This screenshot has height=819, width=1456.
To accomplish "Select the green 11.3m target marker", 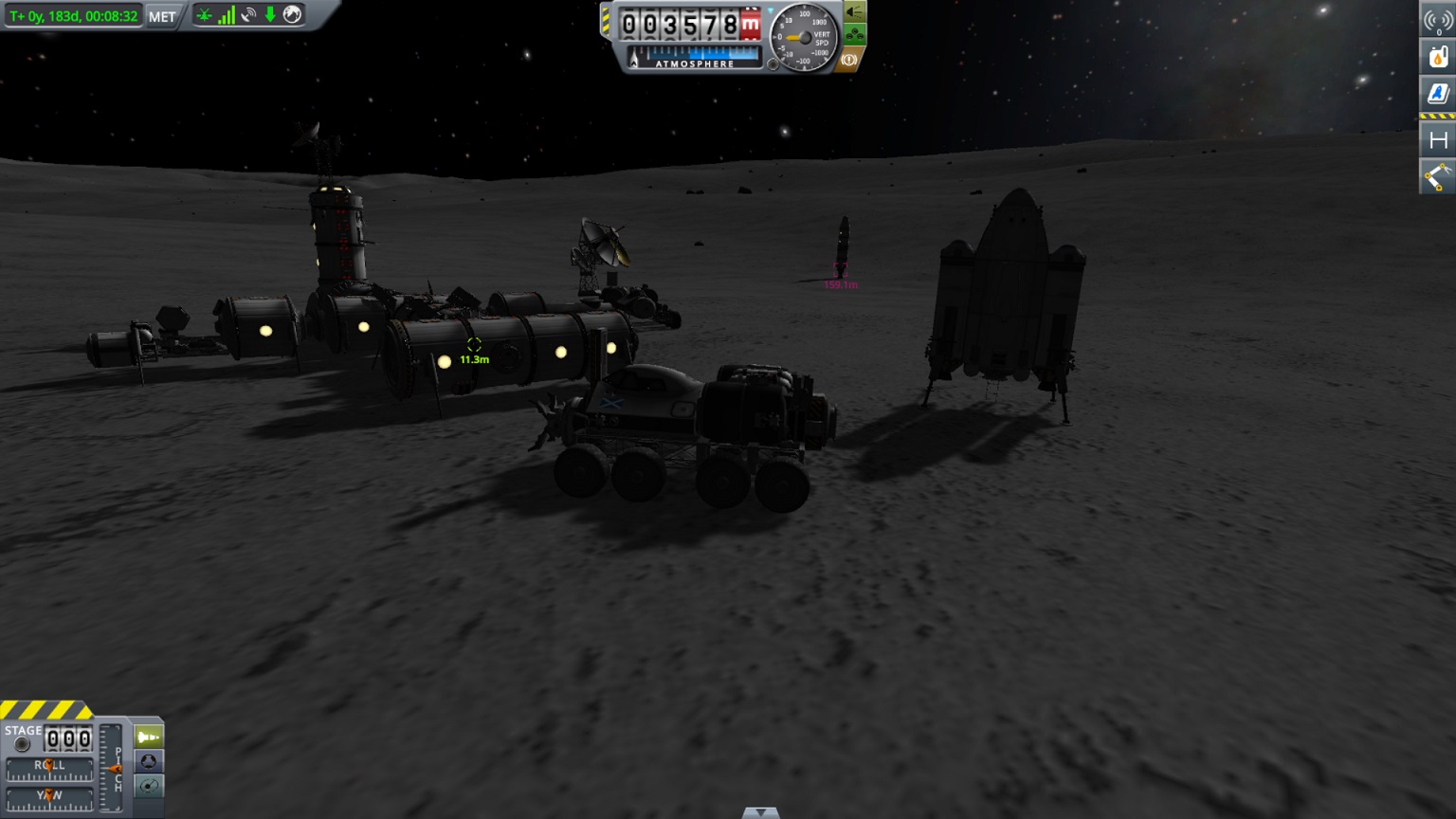I will coord(474,345).
